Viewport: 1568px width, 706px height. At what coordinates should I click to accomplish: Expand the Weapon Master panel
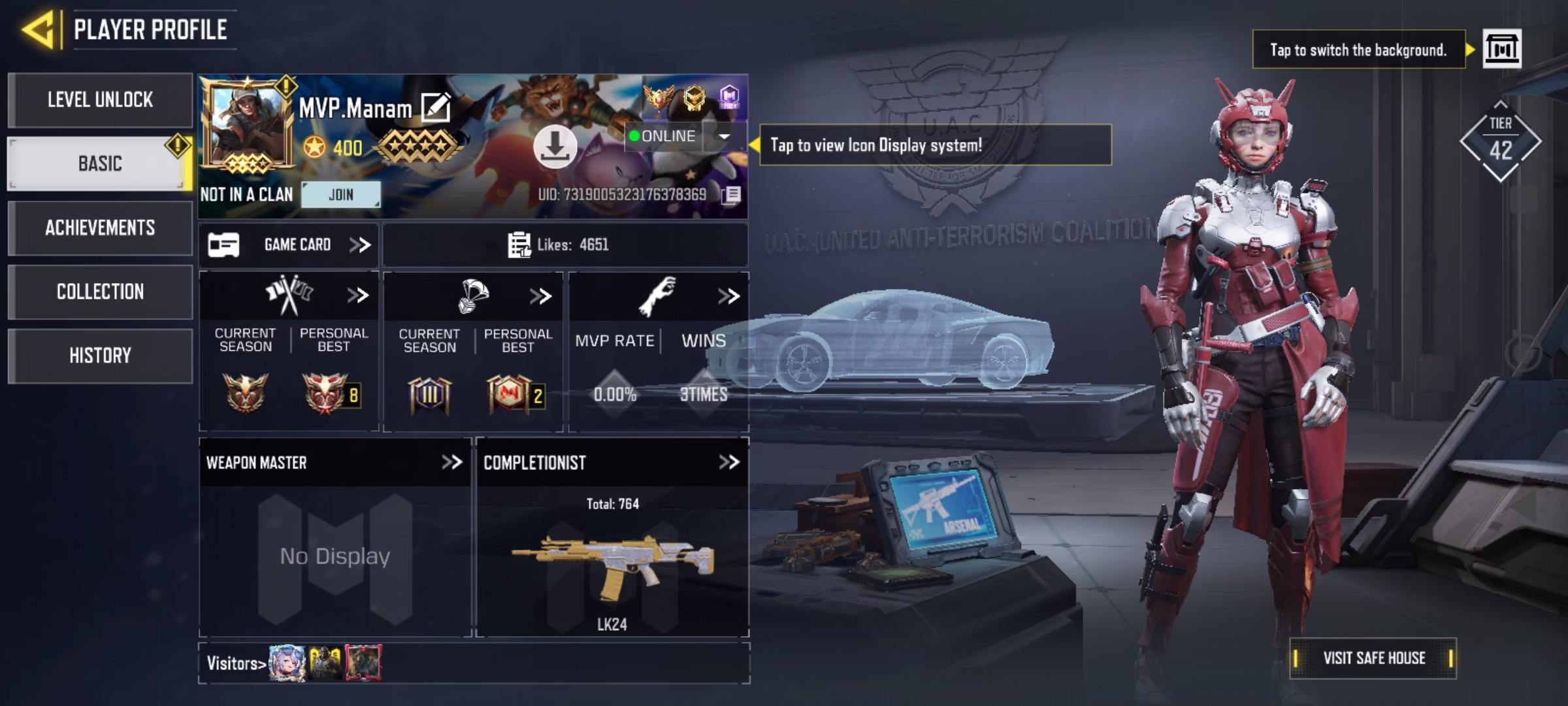pos(451,463)
